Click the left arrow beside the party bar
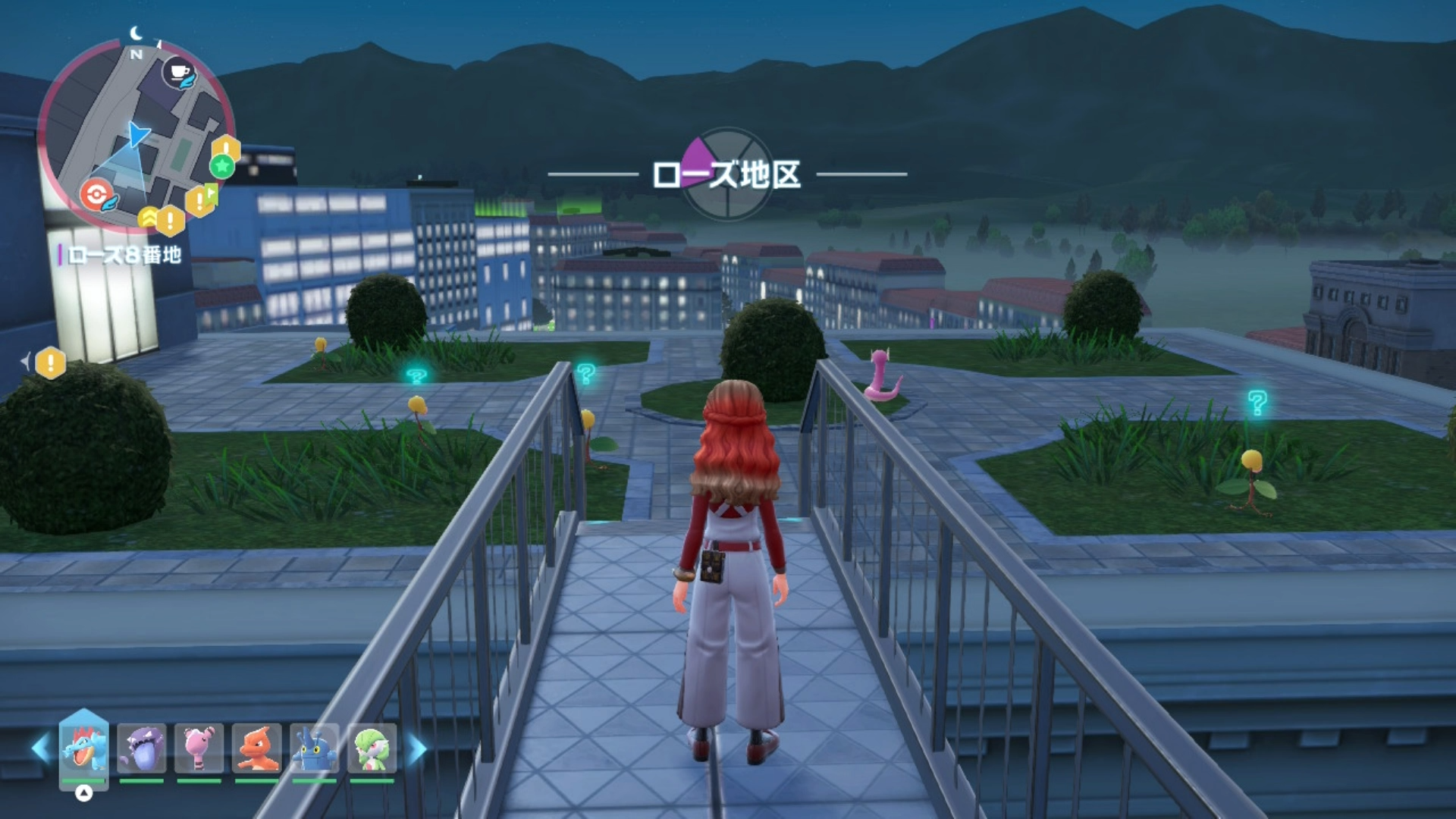Screen dimensions: 1456x819 pos(40,748)
